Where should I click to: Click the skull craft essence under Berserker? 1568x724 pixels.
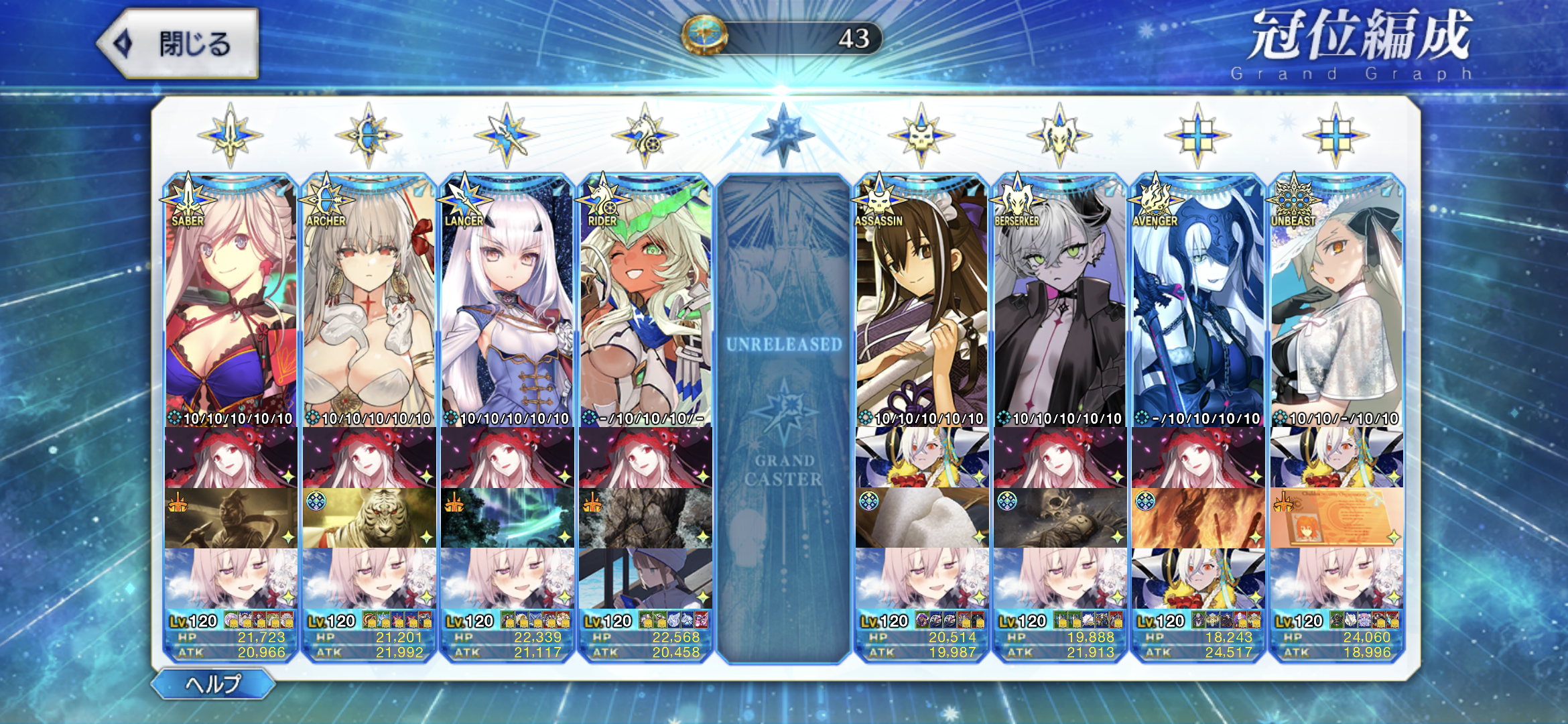pyautogui.click(x=1060, y=518)
